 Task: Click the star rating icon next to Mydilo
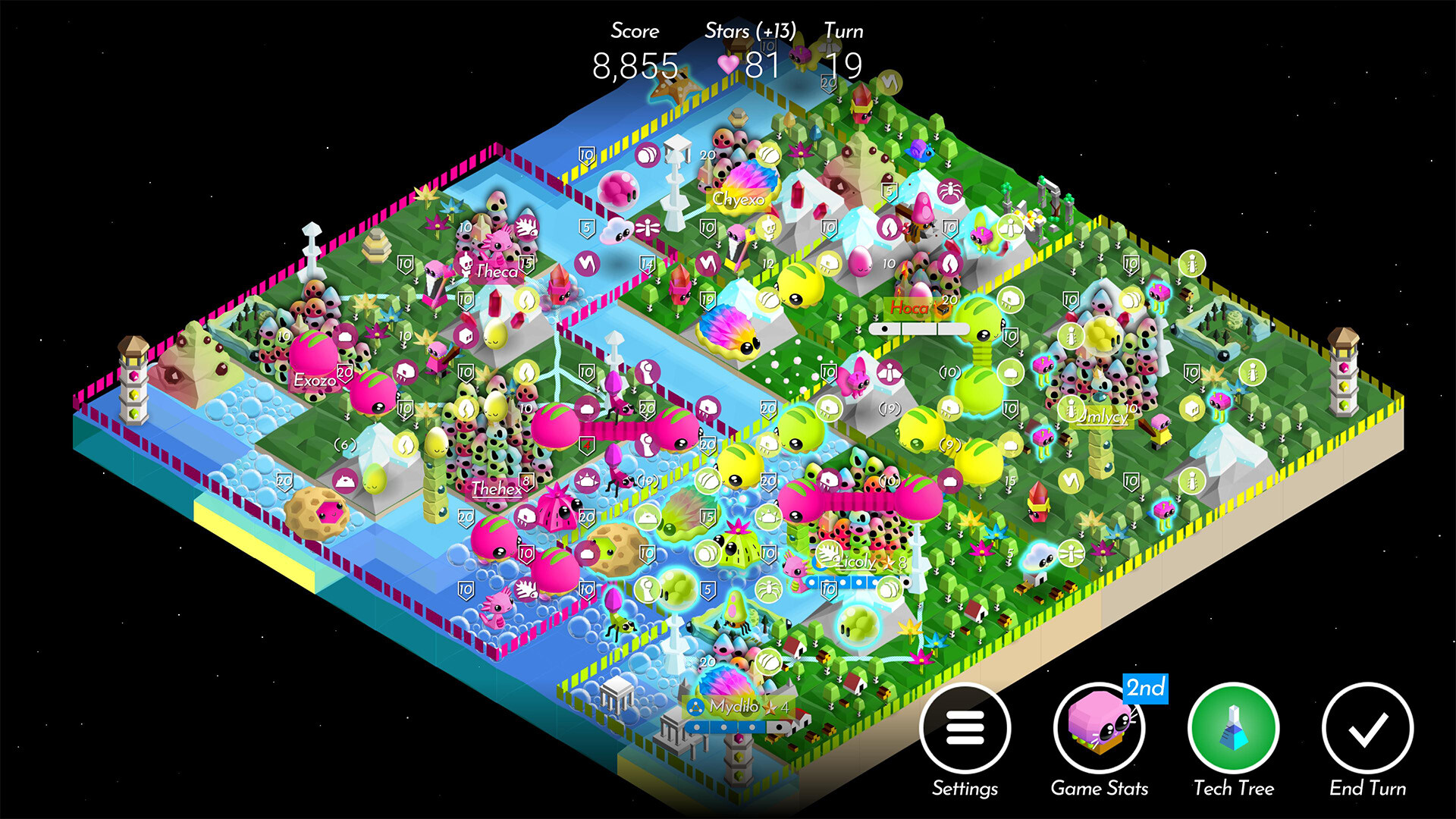[769, 708]
